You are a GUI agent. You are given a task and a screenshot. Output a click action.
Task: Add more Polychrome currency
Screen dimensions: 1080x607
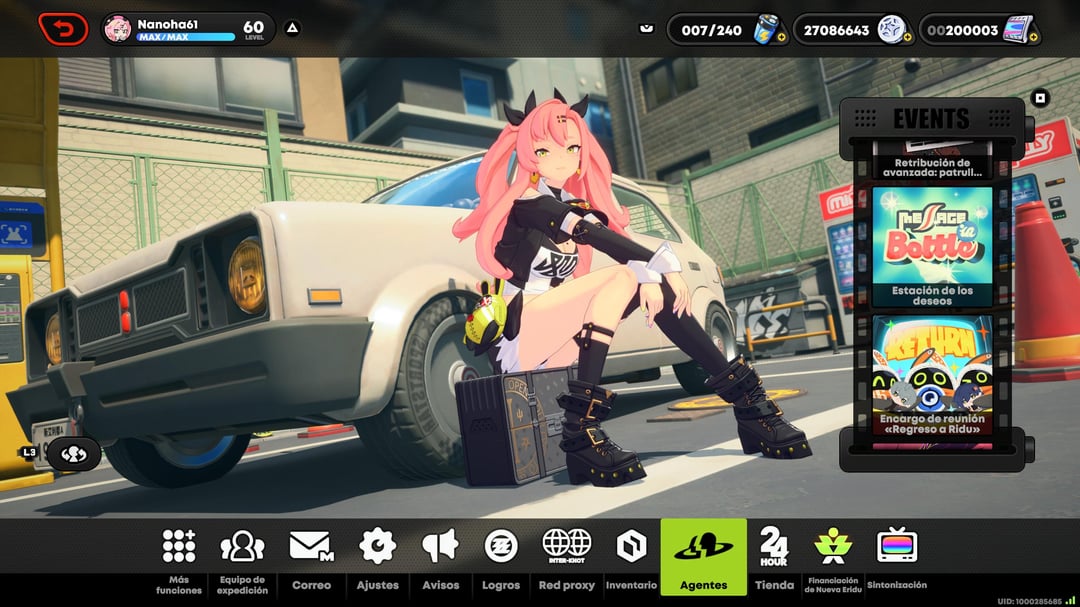(x=1033, y=37)
